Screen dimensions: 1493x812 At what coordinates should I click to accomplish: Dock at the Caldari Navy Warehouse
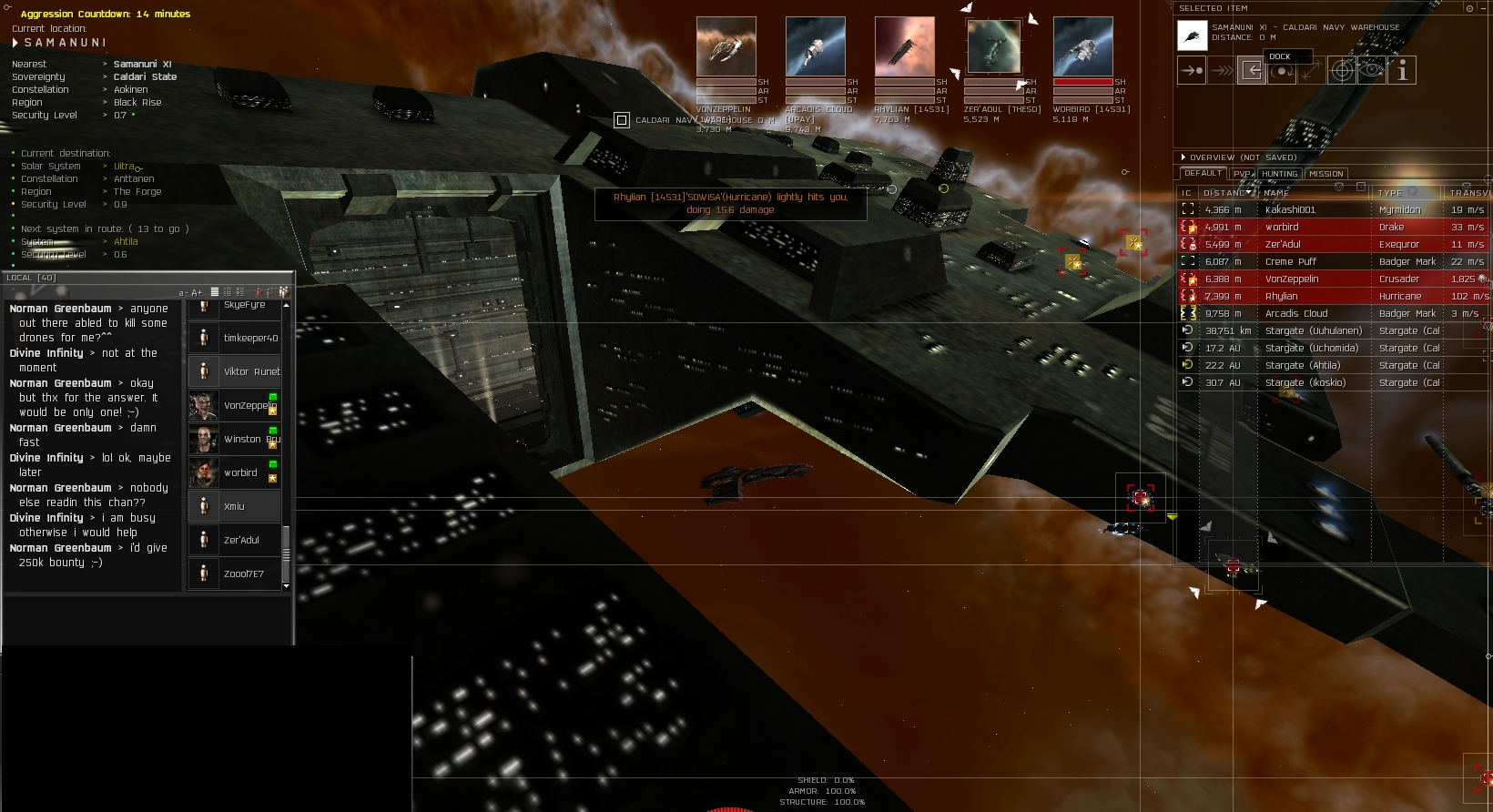click(x=1252, y=70)
